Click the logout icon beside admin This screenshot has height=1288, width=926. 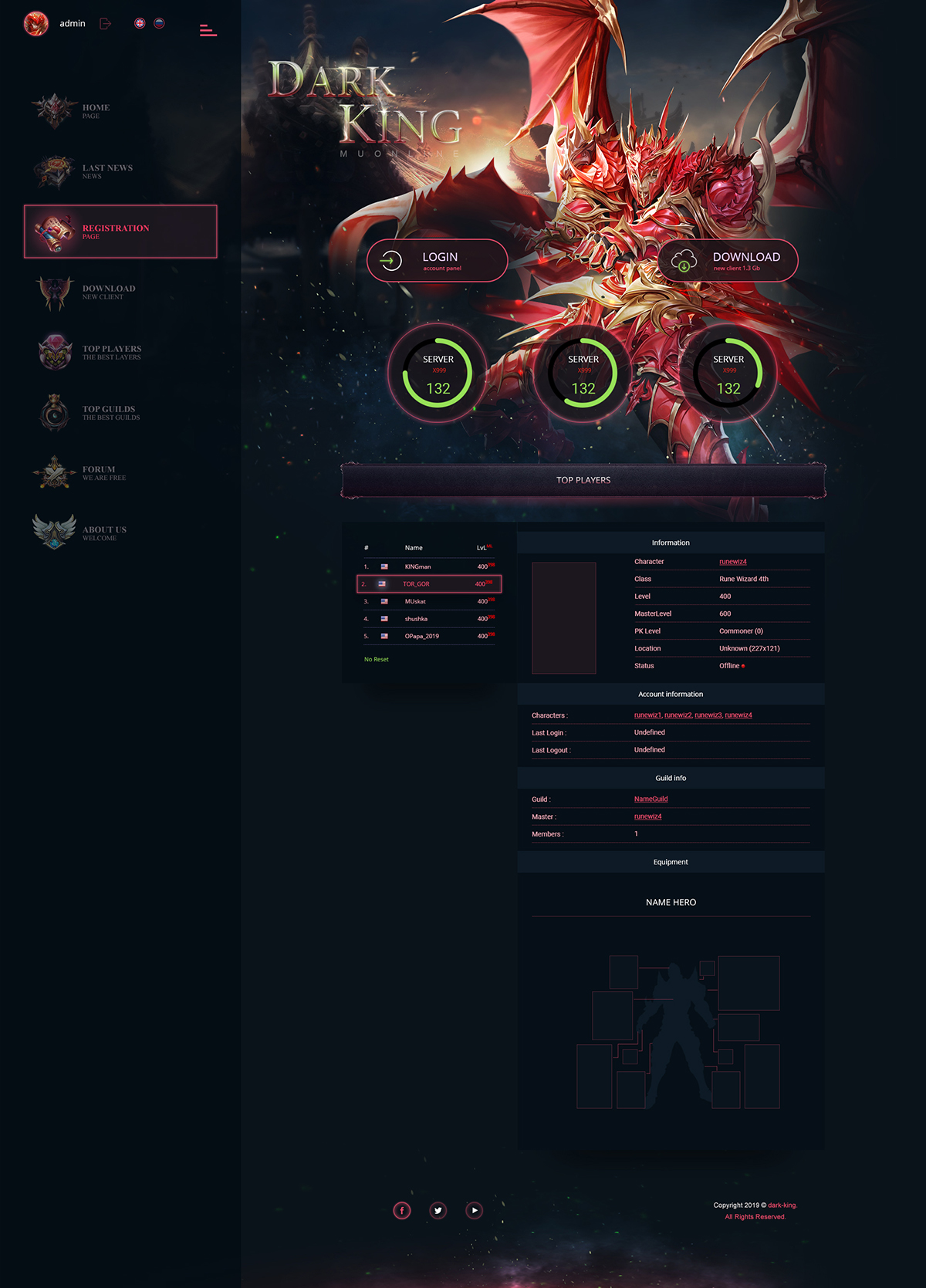(x=106, y=24)
